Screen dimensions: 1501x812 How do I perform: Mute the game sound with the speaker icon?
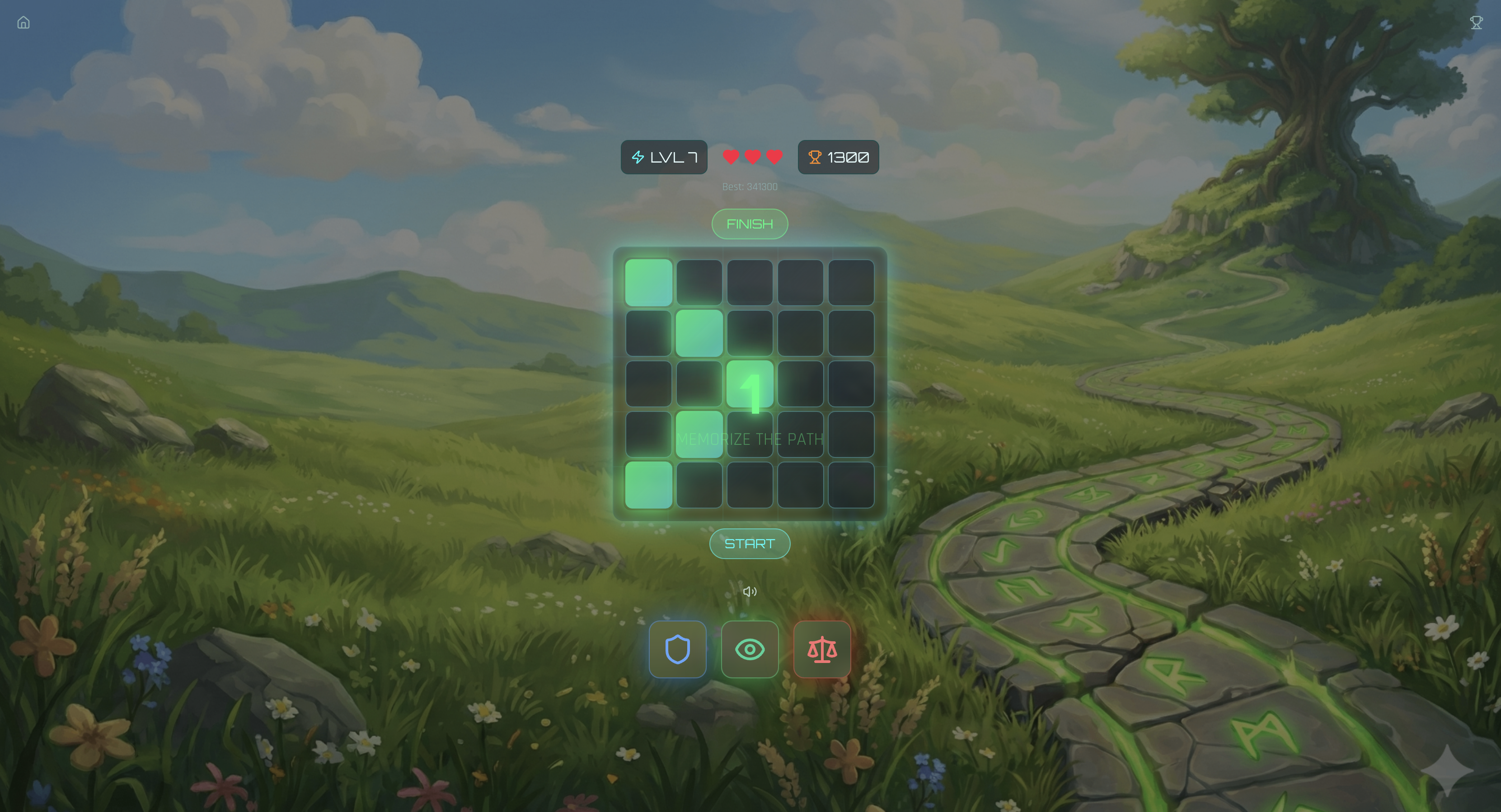(750, 591)
